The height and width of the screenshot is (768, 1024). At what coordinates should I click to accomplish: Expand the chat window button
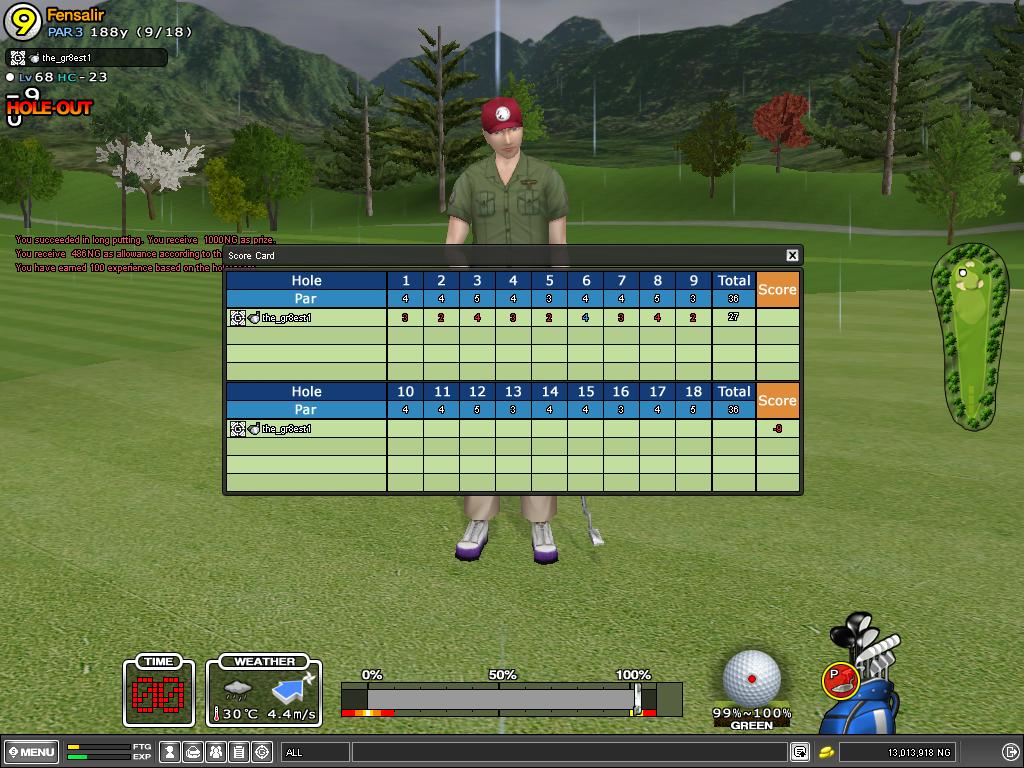(800, 752)
